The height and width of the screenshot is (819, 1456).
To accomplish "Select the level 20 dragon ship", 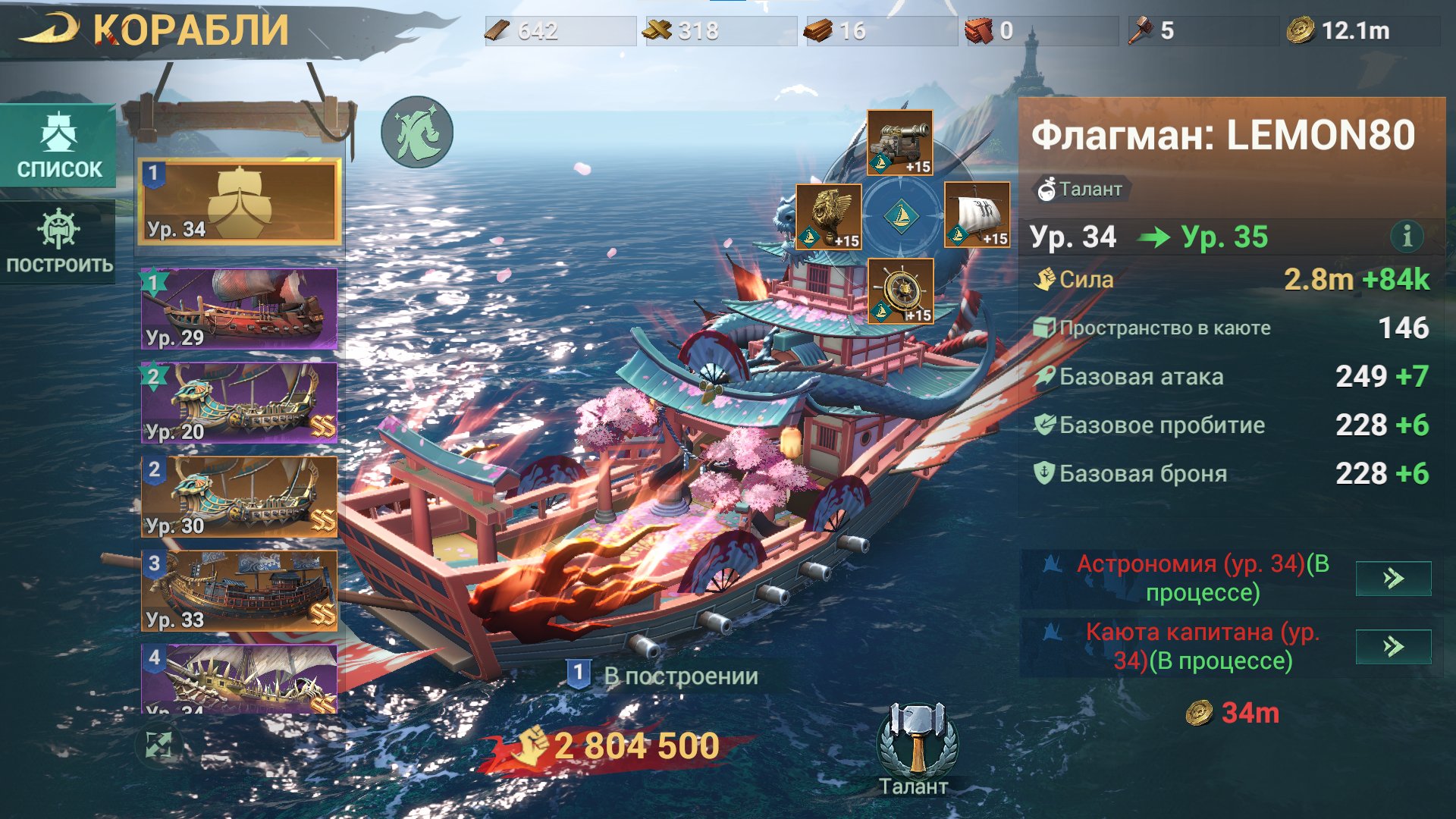I will tap(240, 403).
